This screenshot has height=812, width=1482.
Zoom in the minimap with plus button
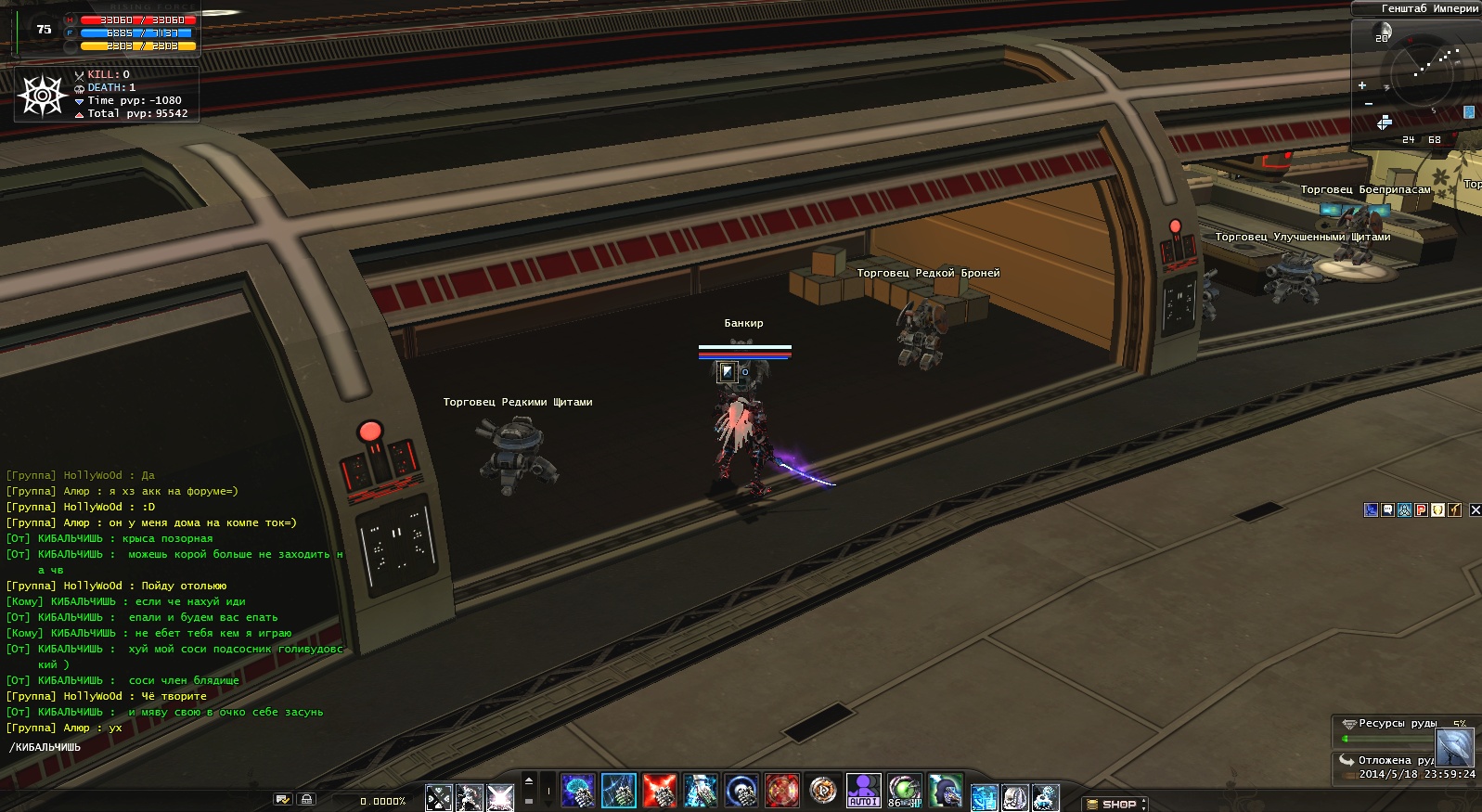1362,85
